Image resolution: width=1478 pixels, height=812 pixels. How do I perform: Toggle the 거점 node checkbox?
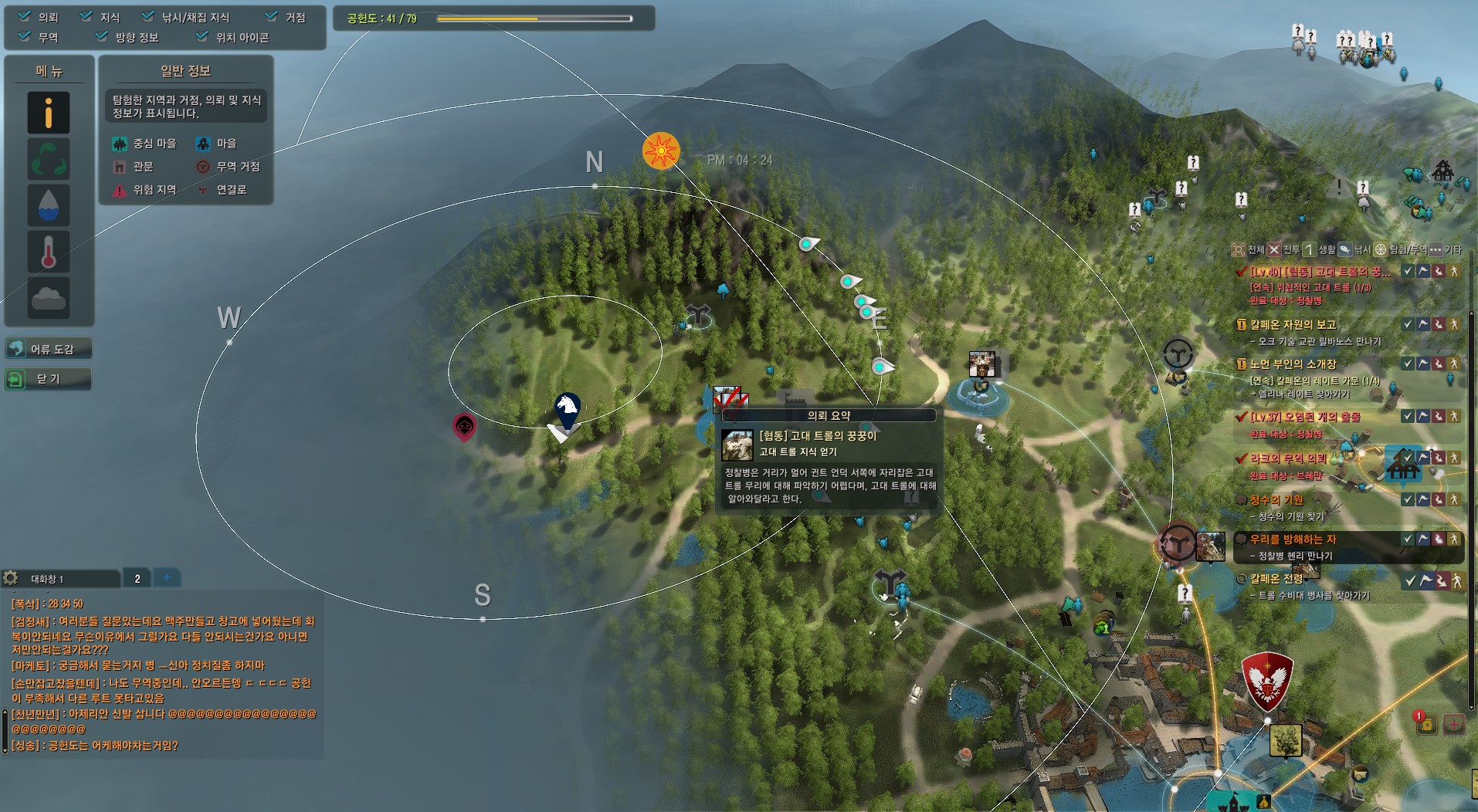(x=271, y=16)
